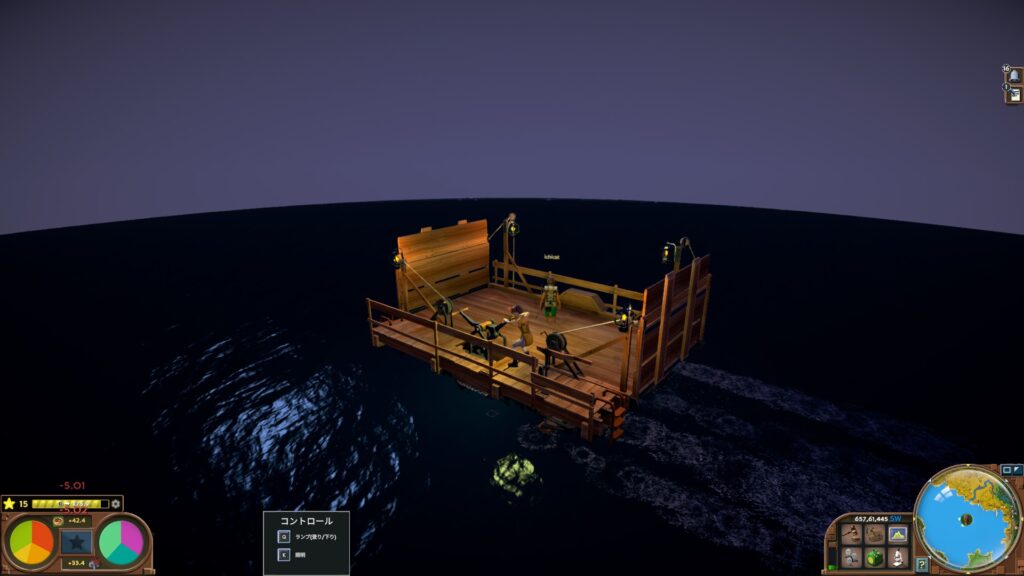The image size is (1024, 576).
Task: Open the gear settings beside experience bar
Action: 116,503
